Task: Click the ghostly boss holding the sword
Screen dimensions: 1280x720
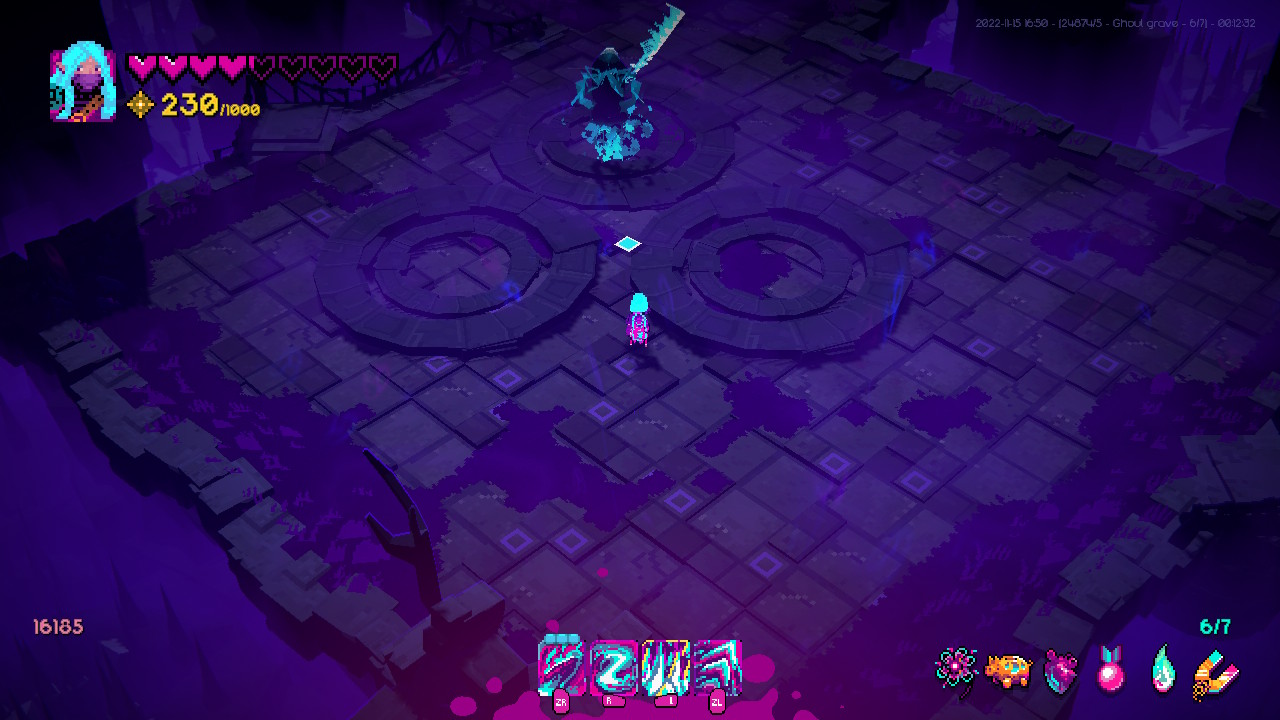Action: point(613,80)
